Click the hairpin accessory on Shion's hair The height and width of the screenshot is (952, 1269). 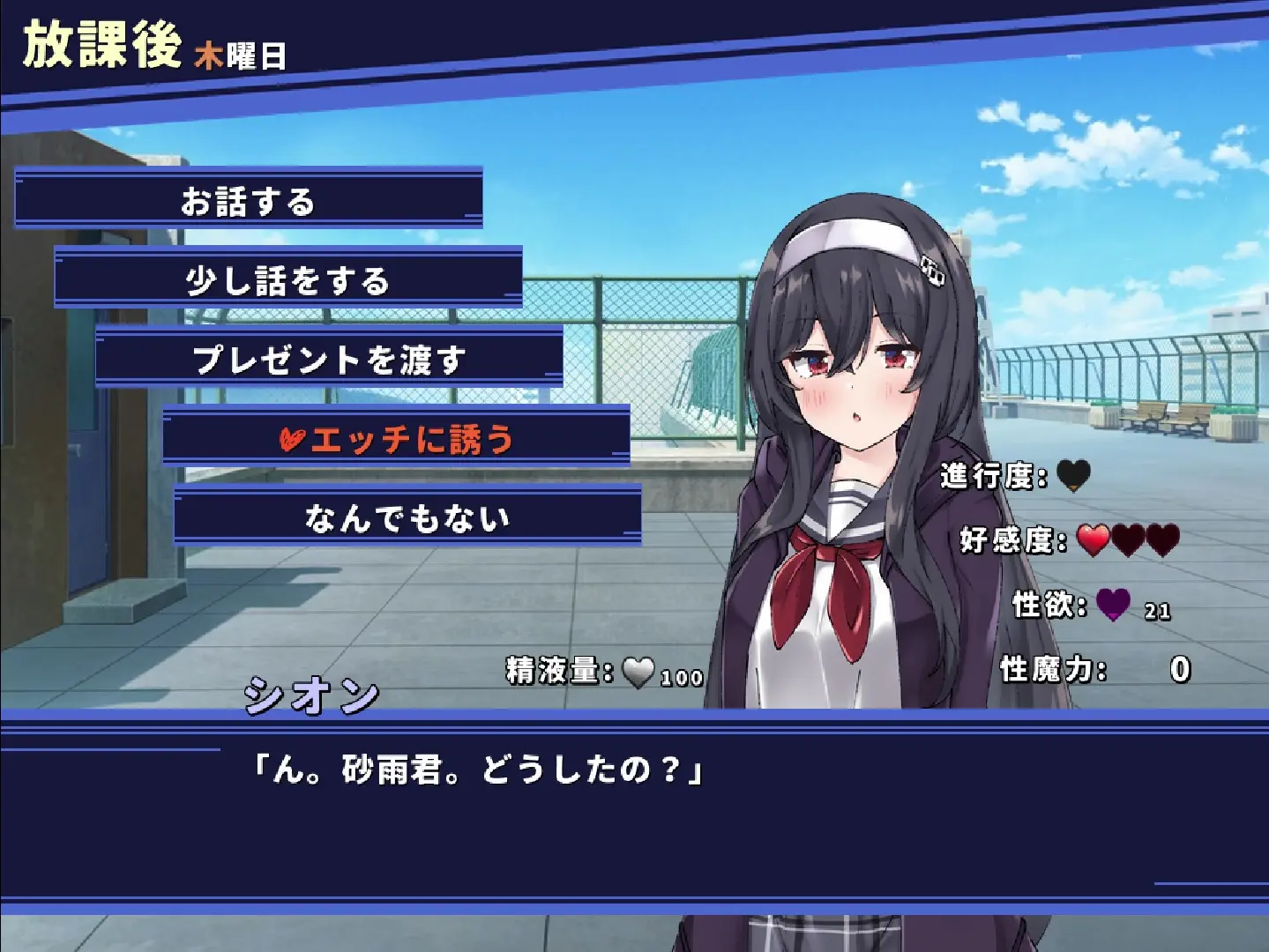(931, 271)
